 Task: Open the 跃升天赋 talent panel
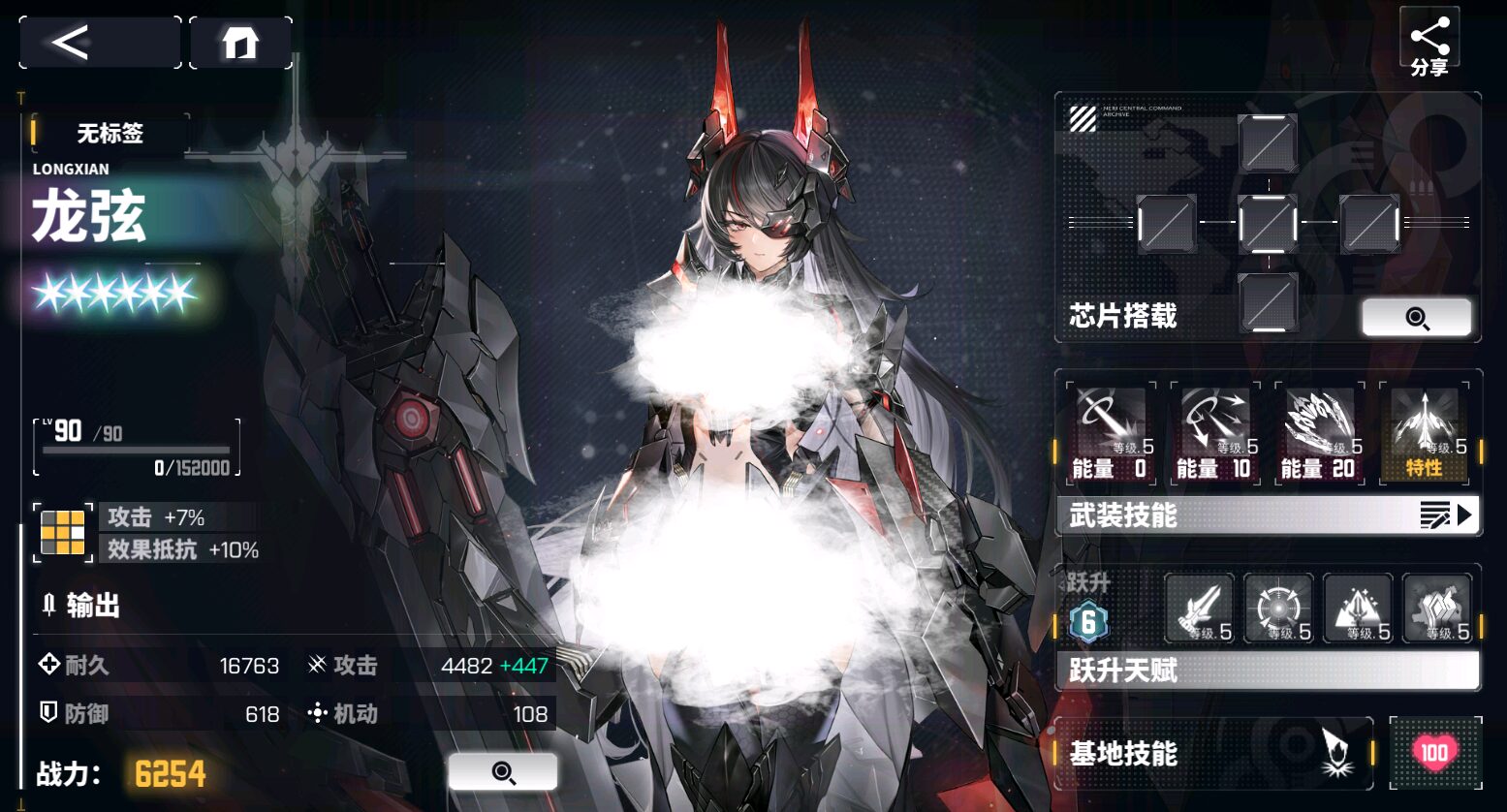tap(1268, 670)
